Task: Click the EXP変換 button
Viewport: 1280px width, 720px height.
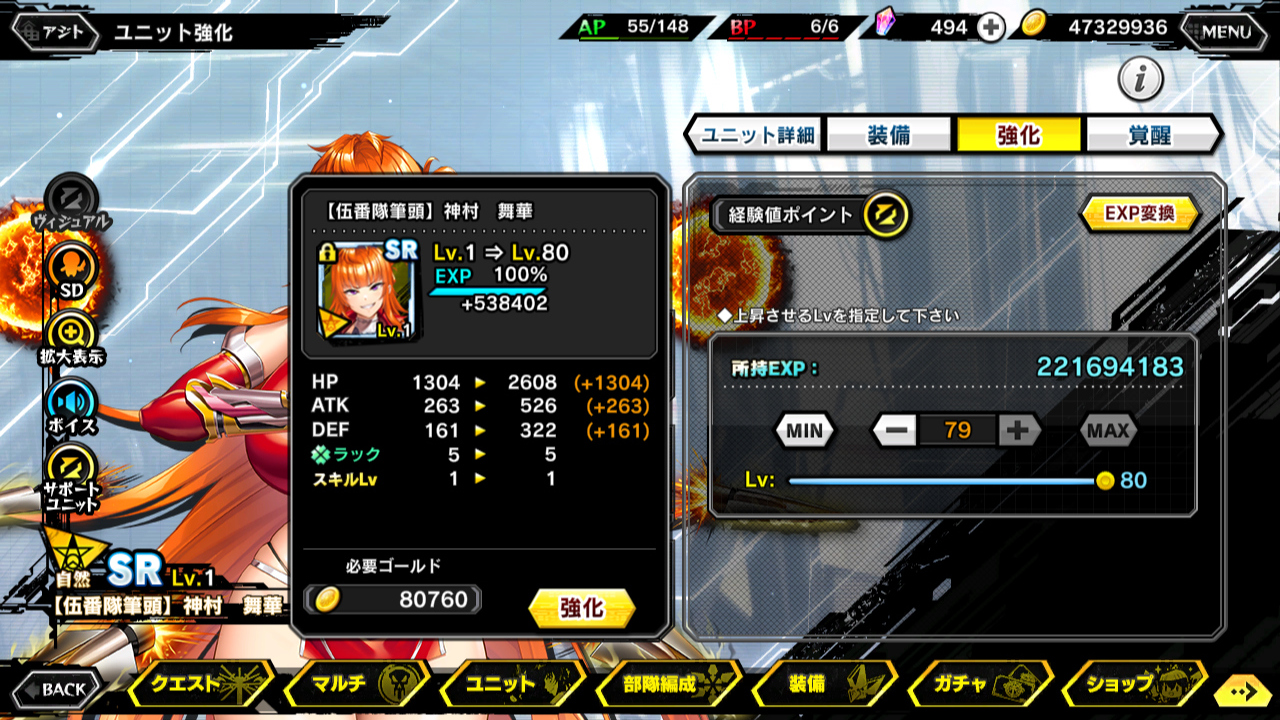Action: (1139, 213)
